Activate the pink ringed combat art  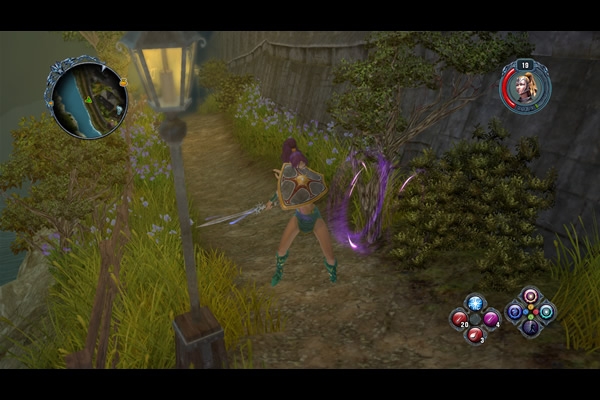(530, 296)
